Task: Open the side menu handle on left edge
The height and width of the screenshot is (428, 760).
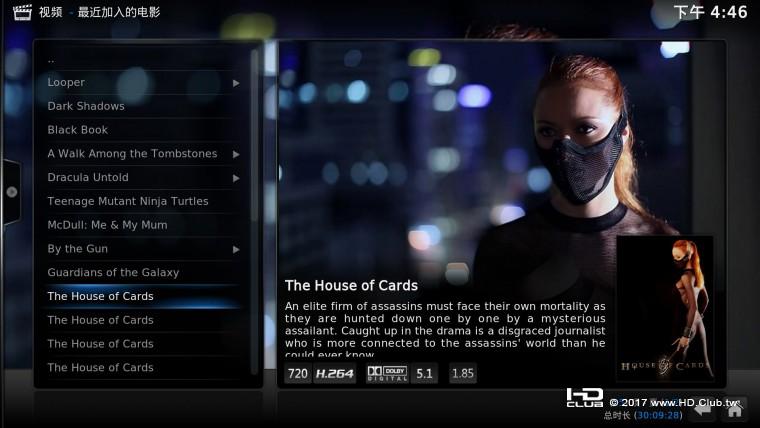Action: coord(11,192)
